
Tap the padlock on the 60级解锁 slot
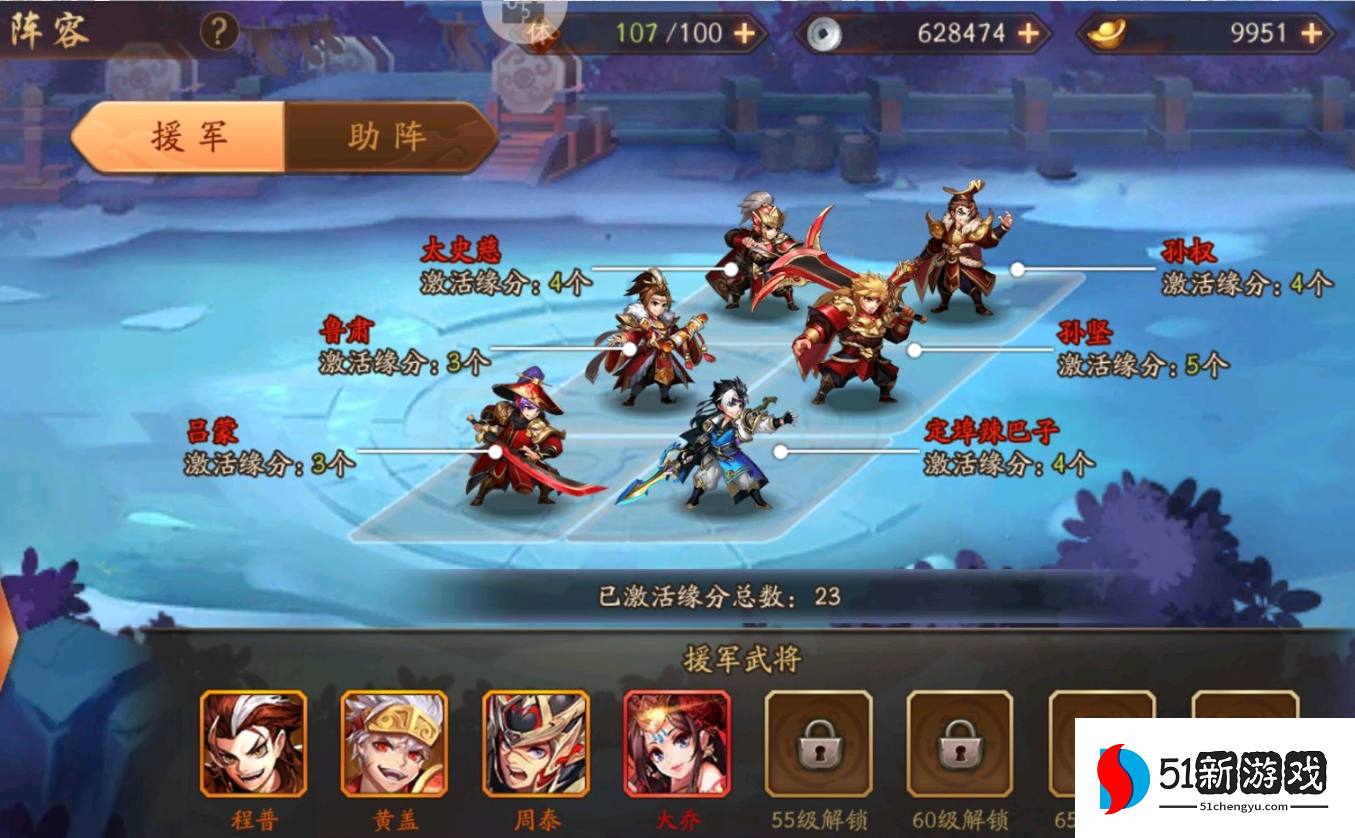point(958,748)
